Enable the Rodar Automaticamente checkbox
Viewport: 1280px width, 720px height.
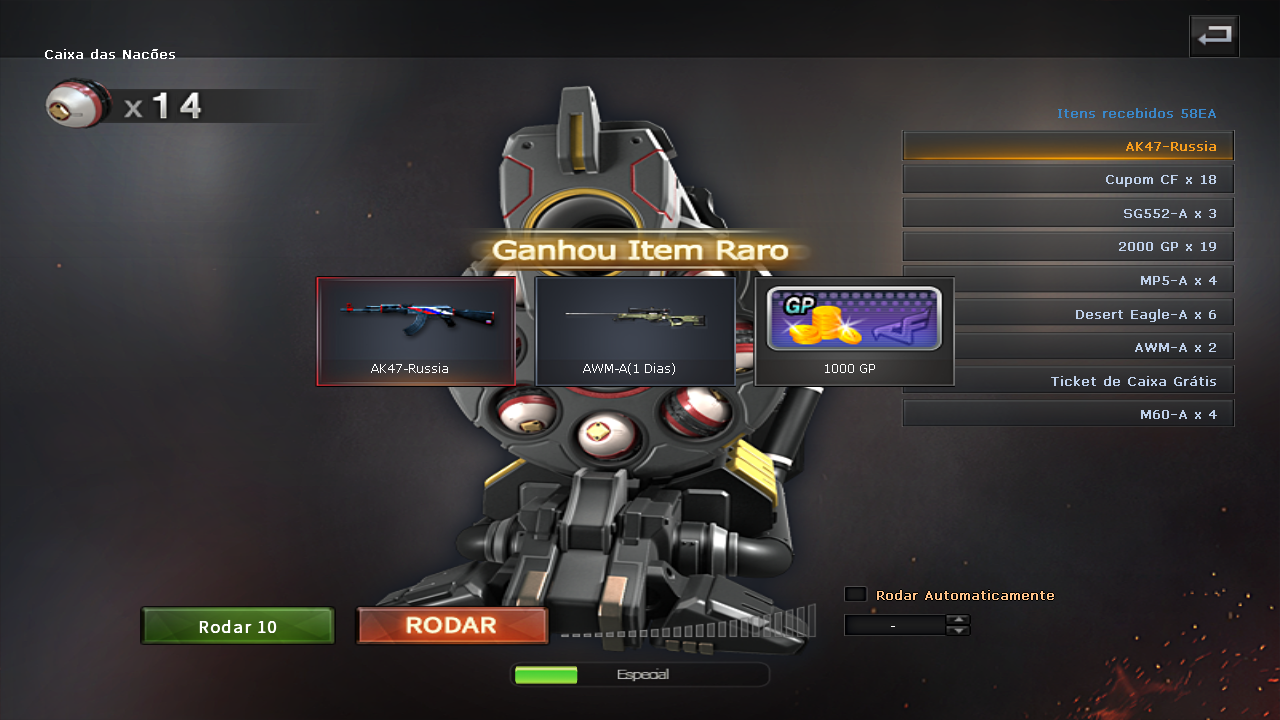[855, 594]
